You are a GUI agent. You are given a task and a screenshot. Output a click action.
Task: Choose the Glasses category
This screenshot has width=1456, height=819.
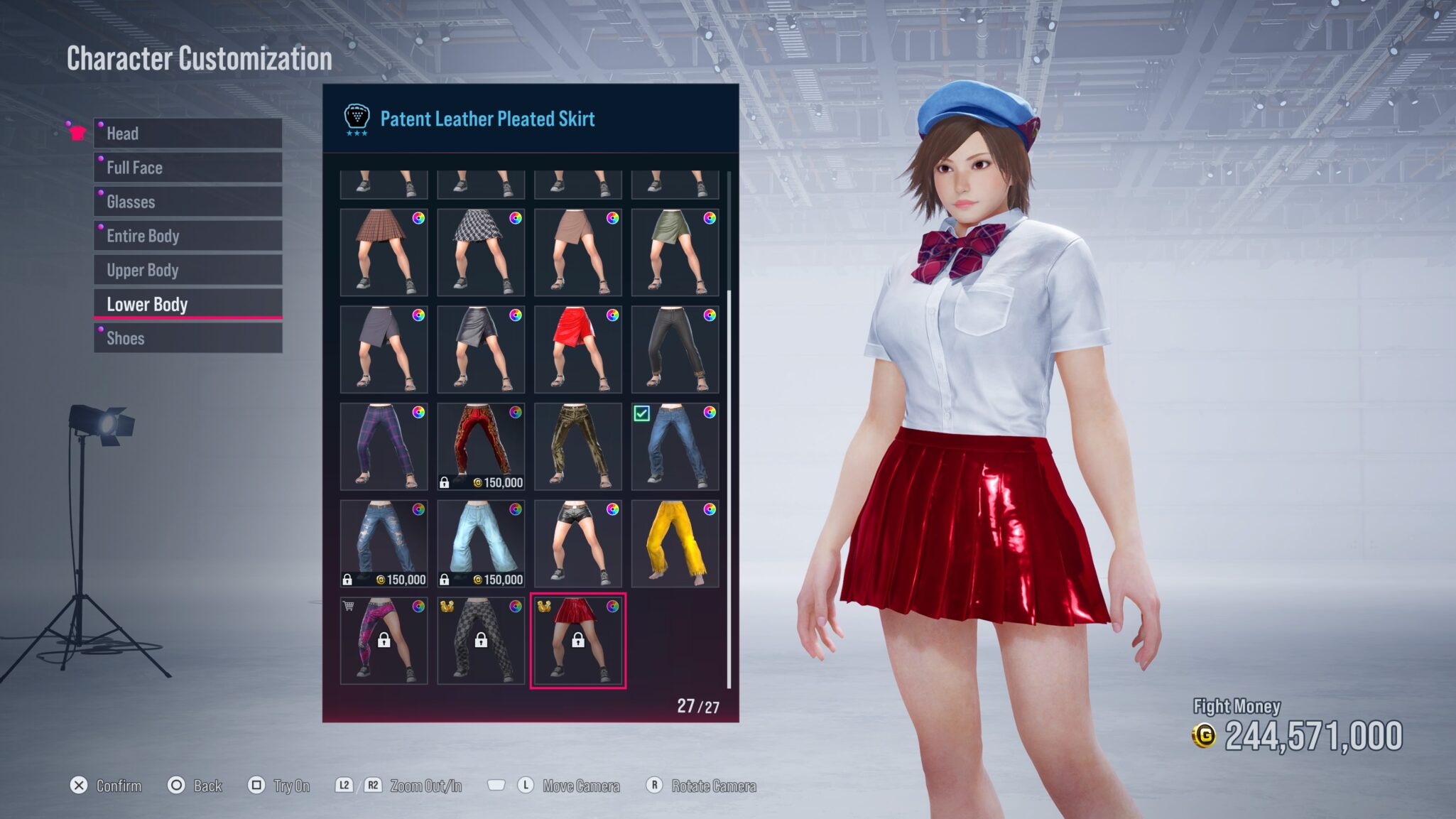coord(188,202)
